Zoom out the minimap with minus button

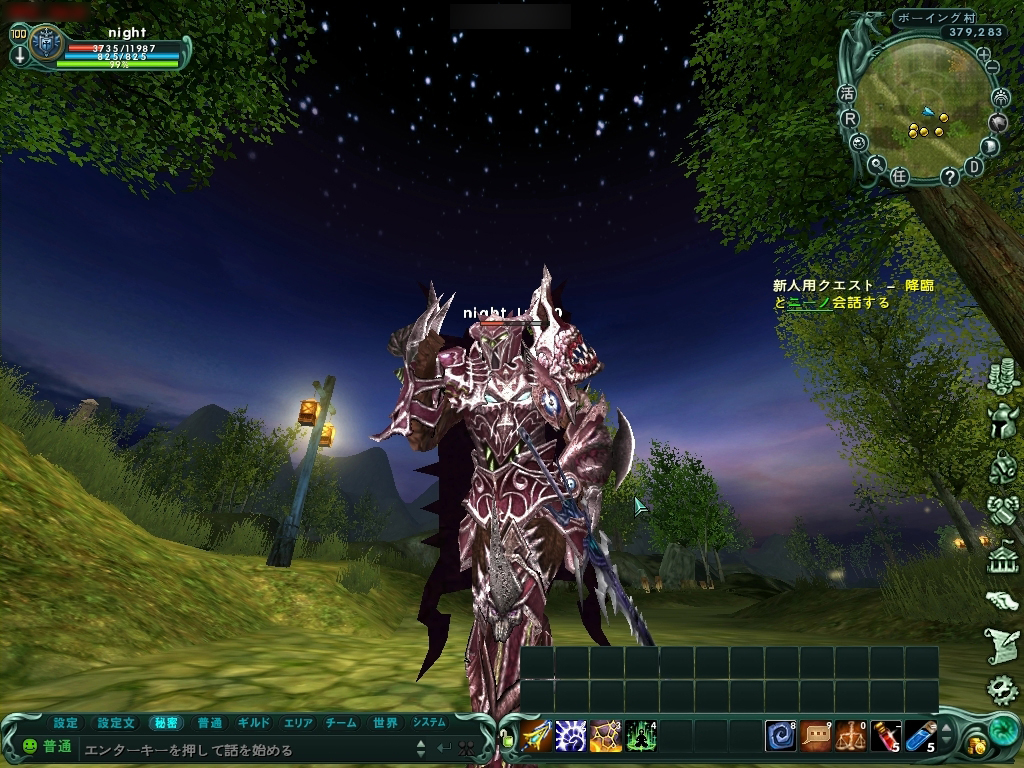click(x=993, y=67)
